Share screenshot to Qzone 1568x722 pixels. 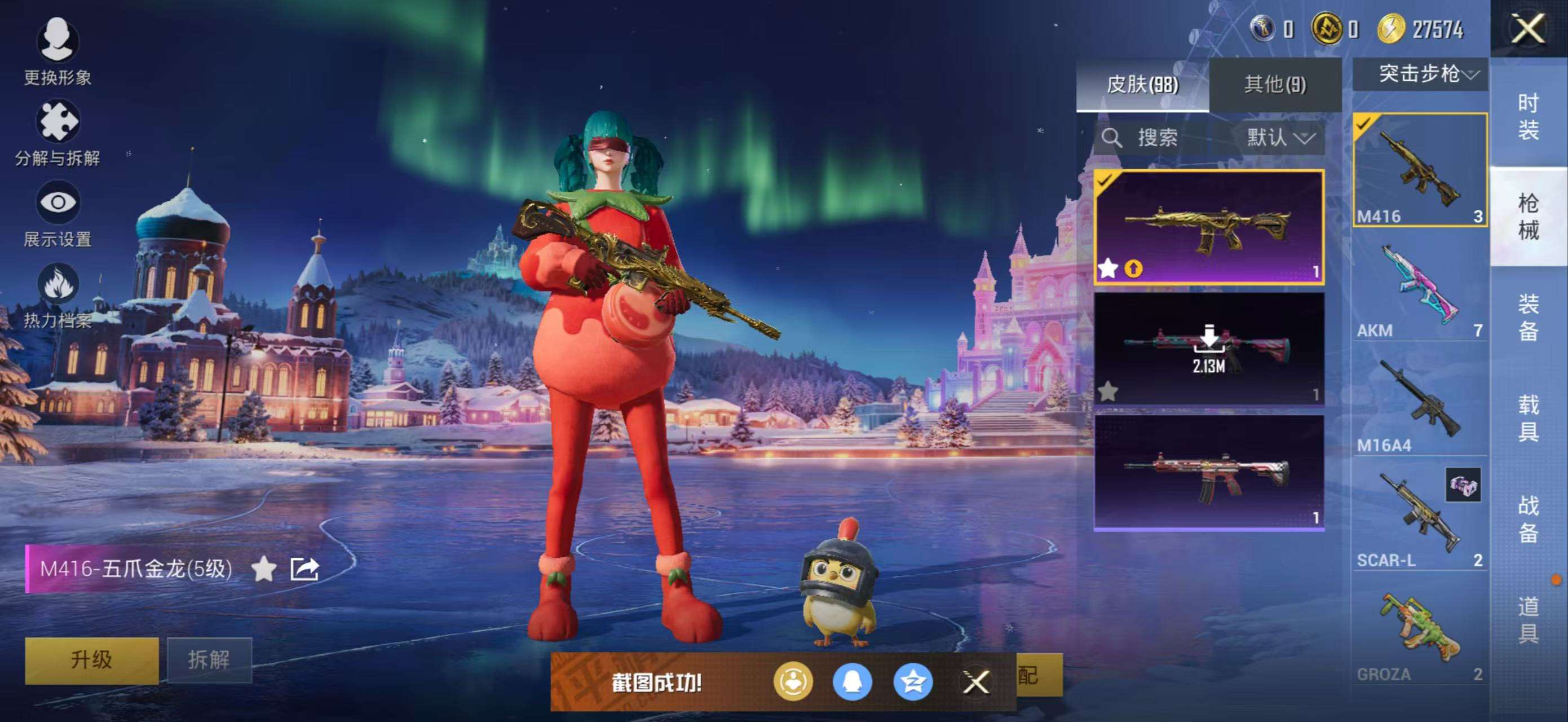coord(911,682)
